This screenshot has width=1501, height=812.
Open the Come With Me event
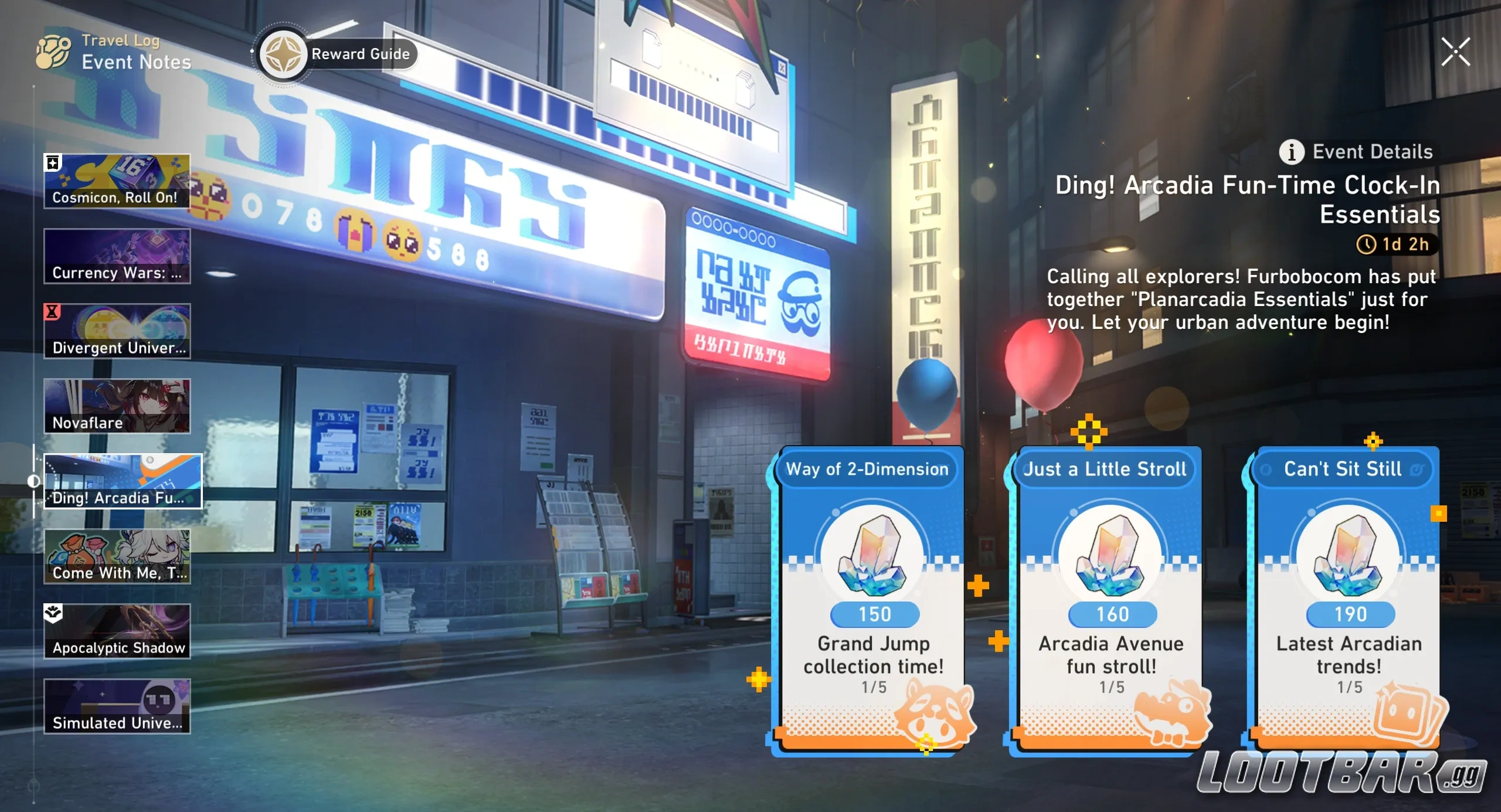coord(117,556)
